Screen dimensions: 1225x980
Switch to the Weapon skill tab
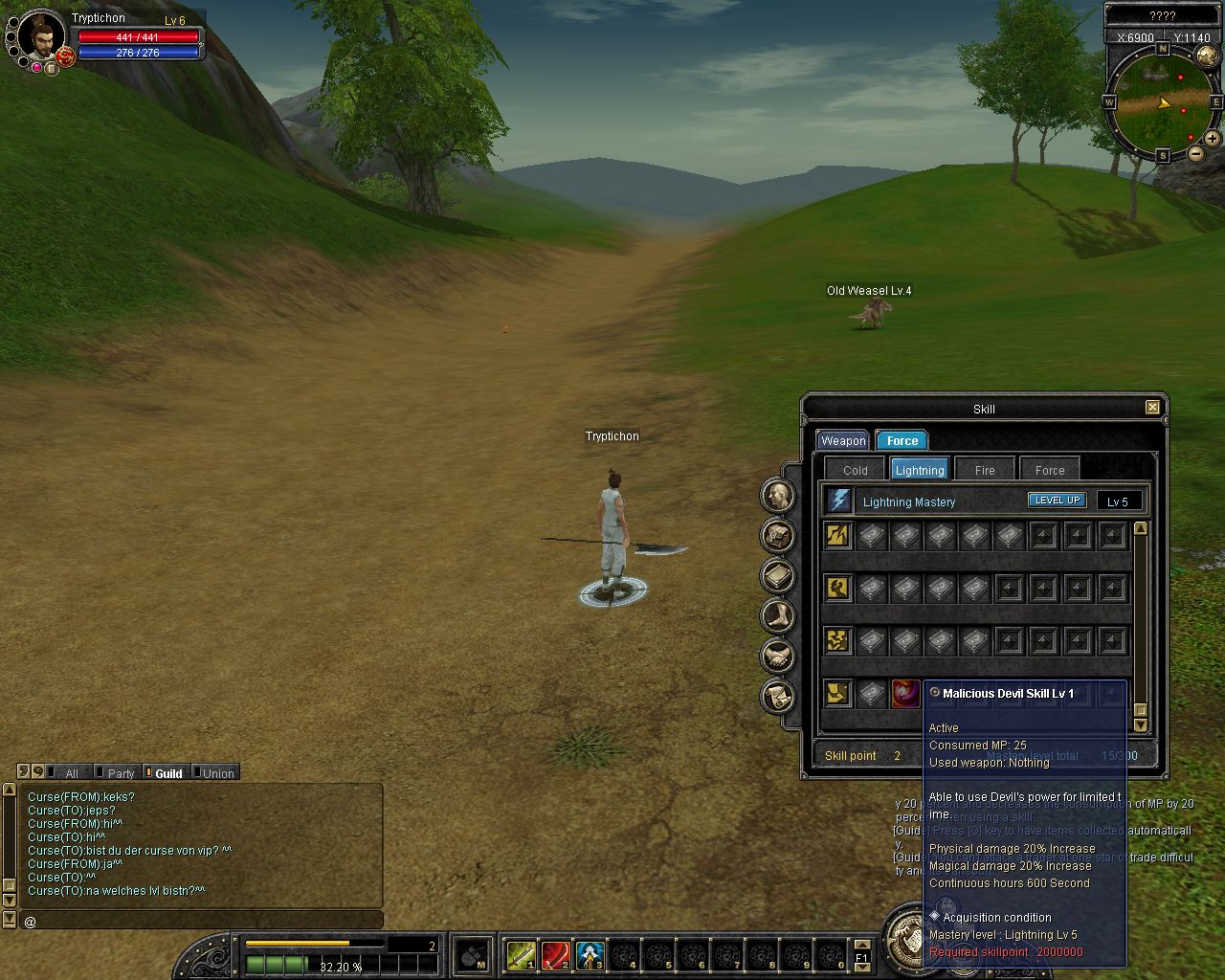click(843, 440)
